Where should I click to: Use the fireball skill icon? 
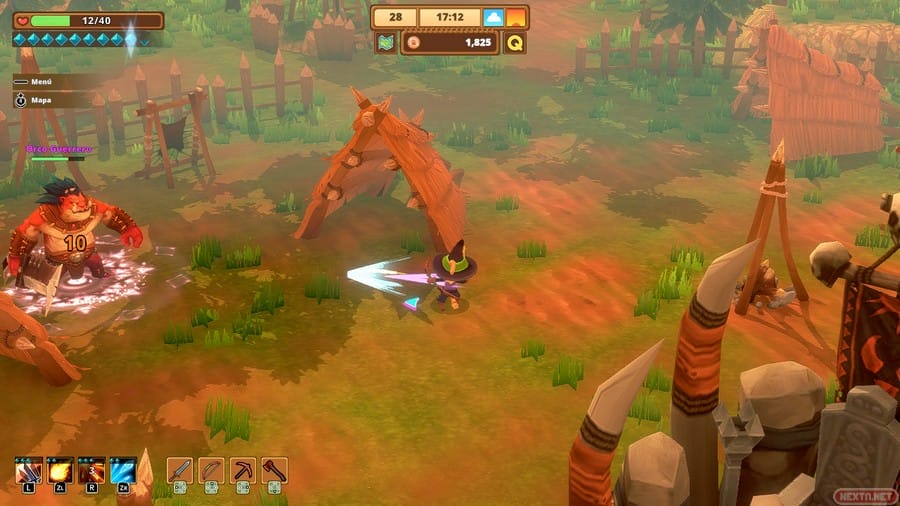(59, 470)
